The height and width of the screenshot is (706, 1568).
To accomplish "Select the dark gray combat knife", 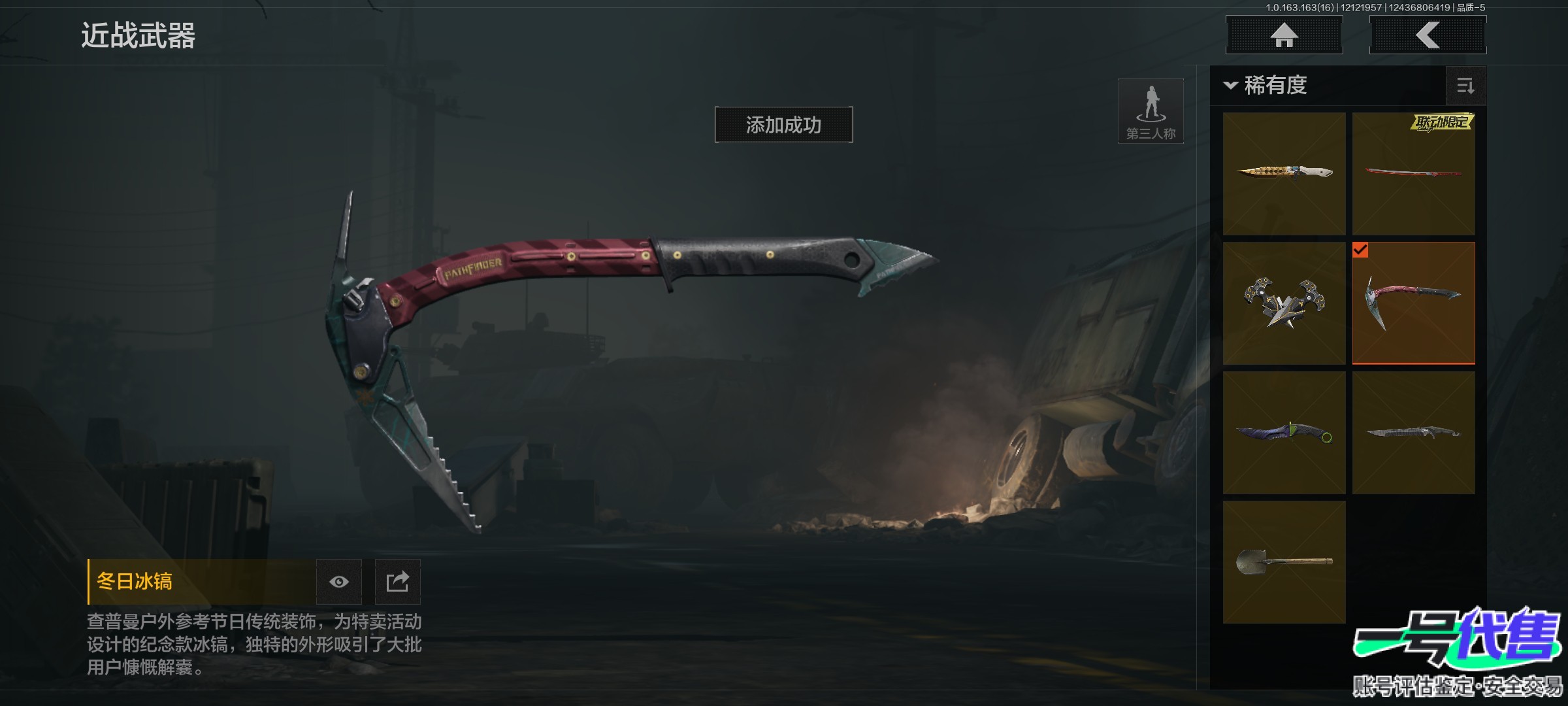I will tap(1413, 432).
